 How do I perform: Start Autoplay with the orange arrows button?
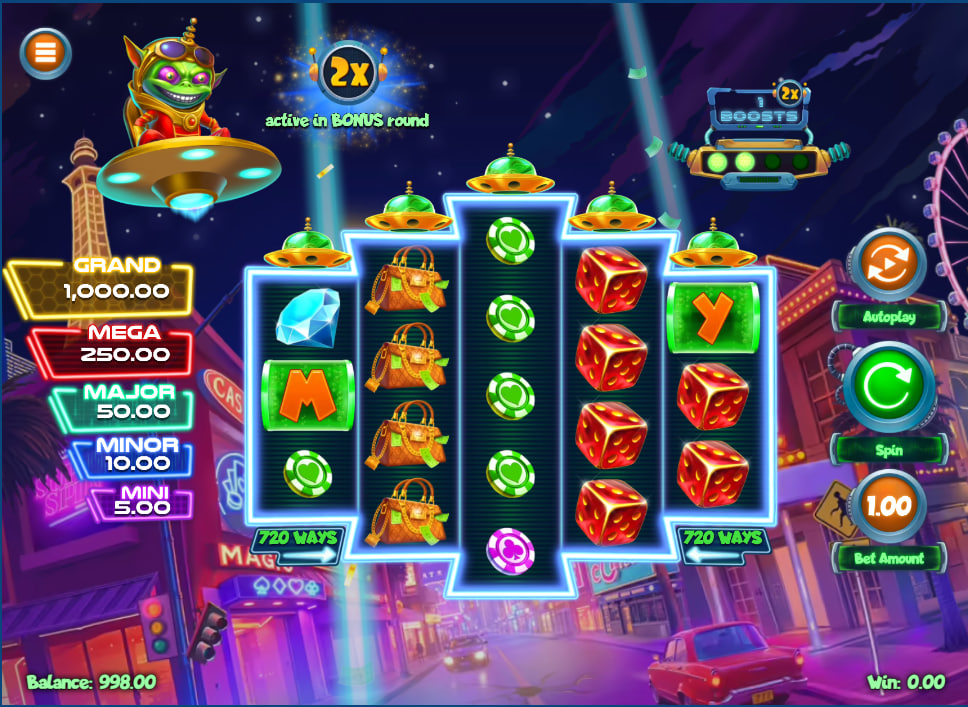(x=887, y=264)
